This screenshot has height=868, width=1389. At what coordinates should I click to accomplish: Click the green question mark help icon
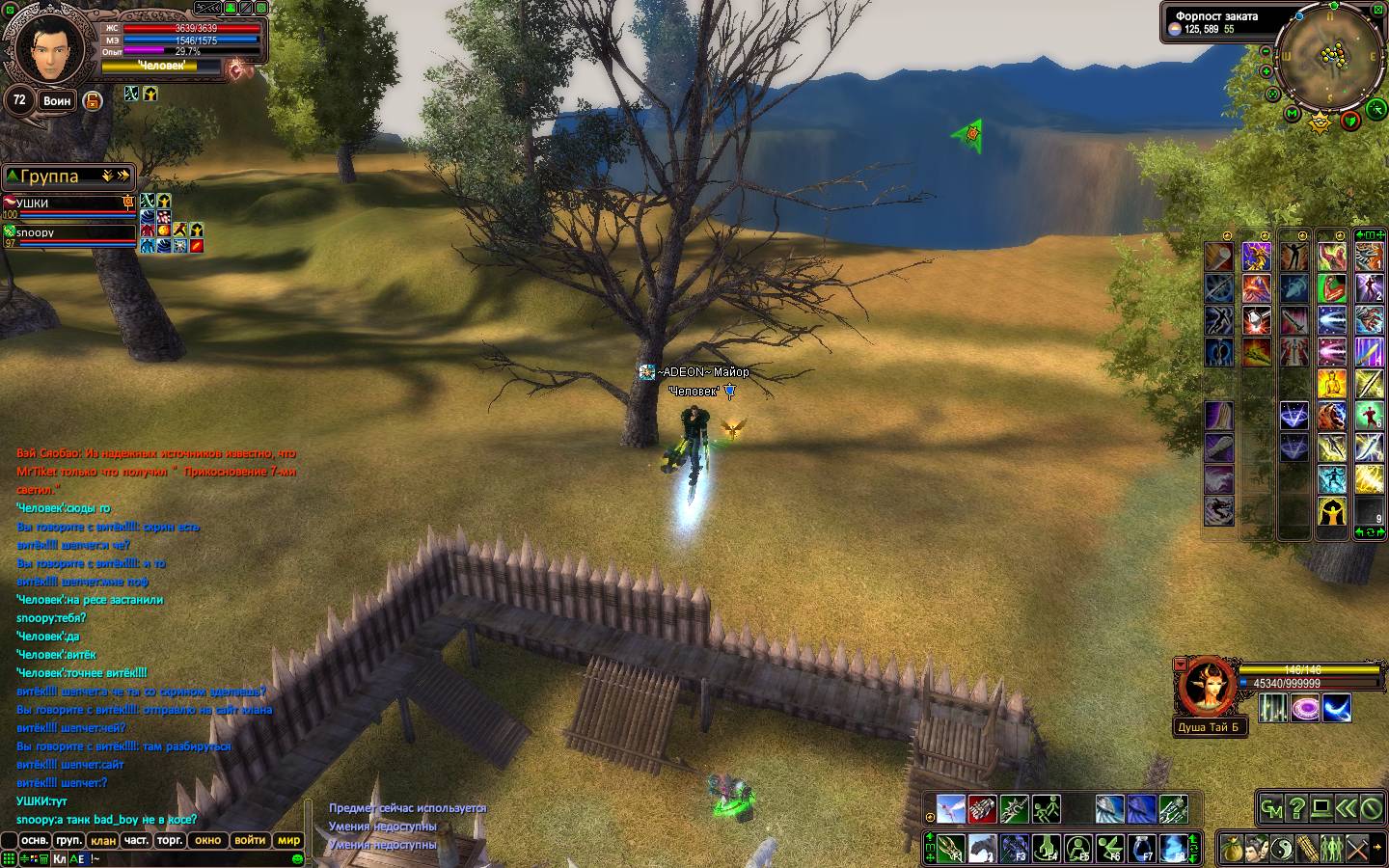tap(1297, 809)
